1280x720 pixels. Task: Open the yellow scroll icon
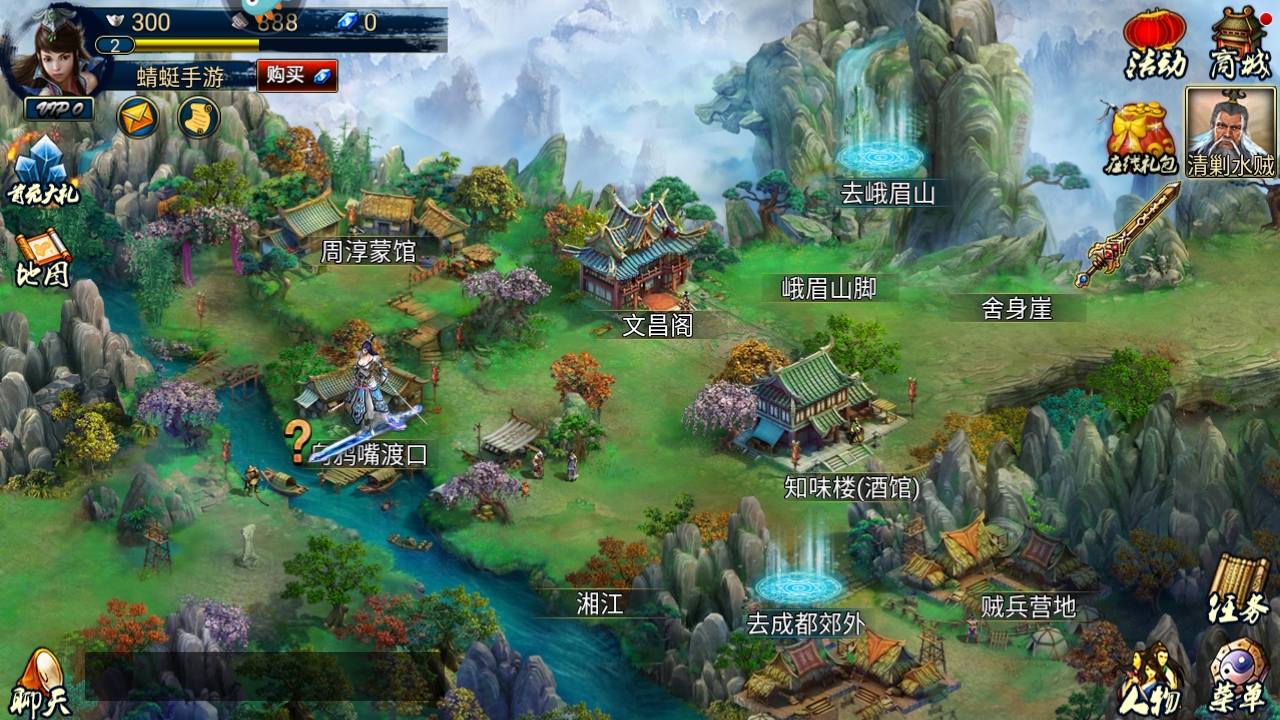tap(198, 118)
